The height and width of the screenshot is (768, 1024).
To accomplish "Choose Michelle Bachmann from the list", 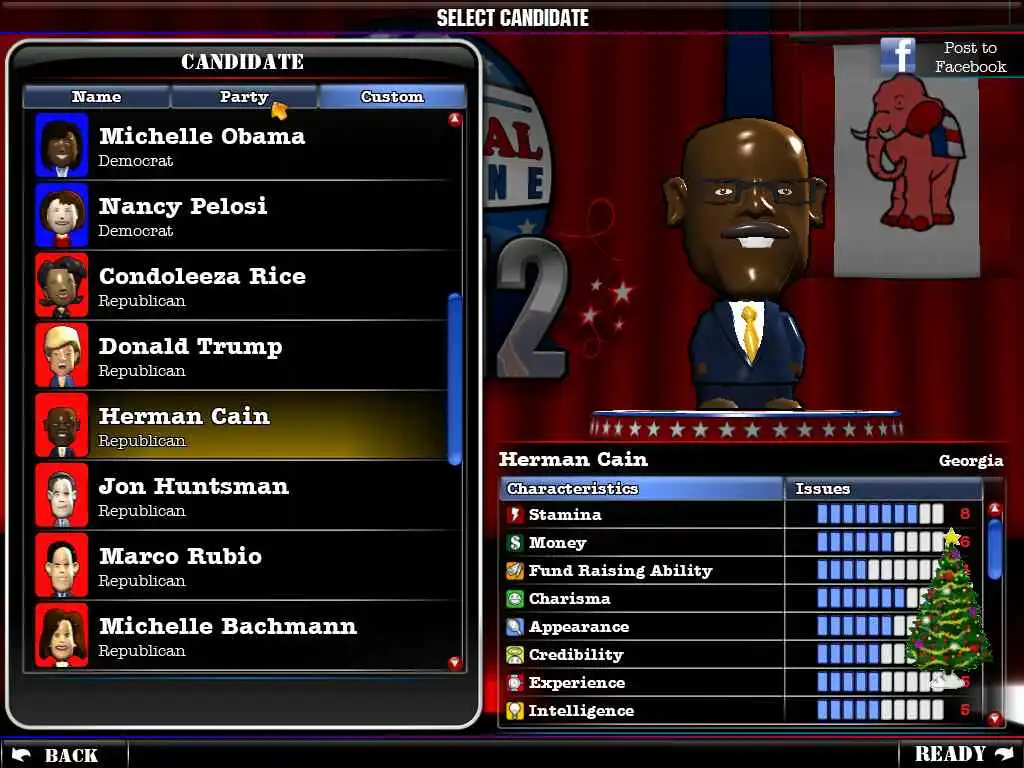I will (x=240, y=636).
